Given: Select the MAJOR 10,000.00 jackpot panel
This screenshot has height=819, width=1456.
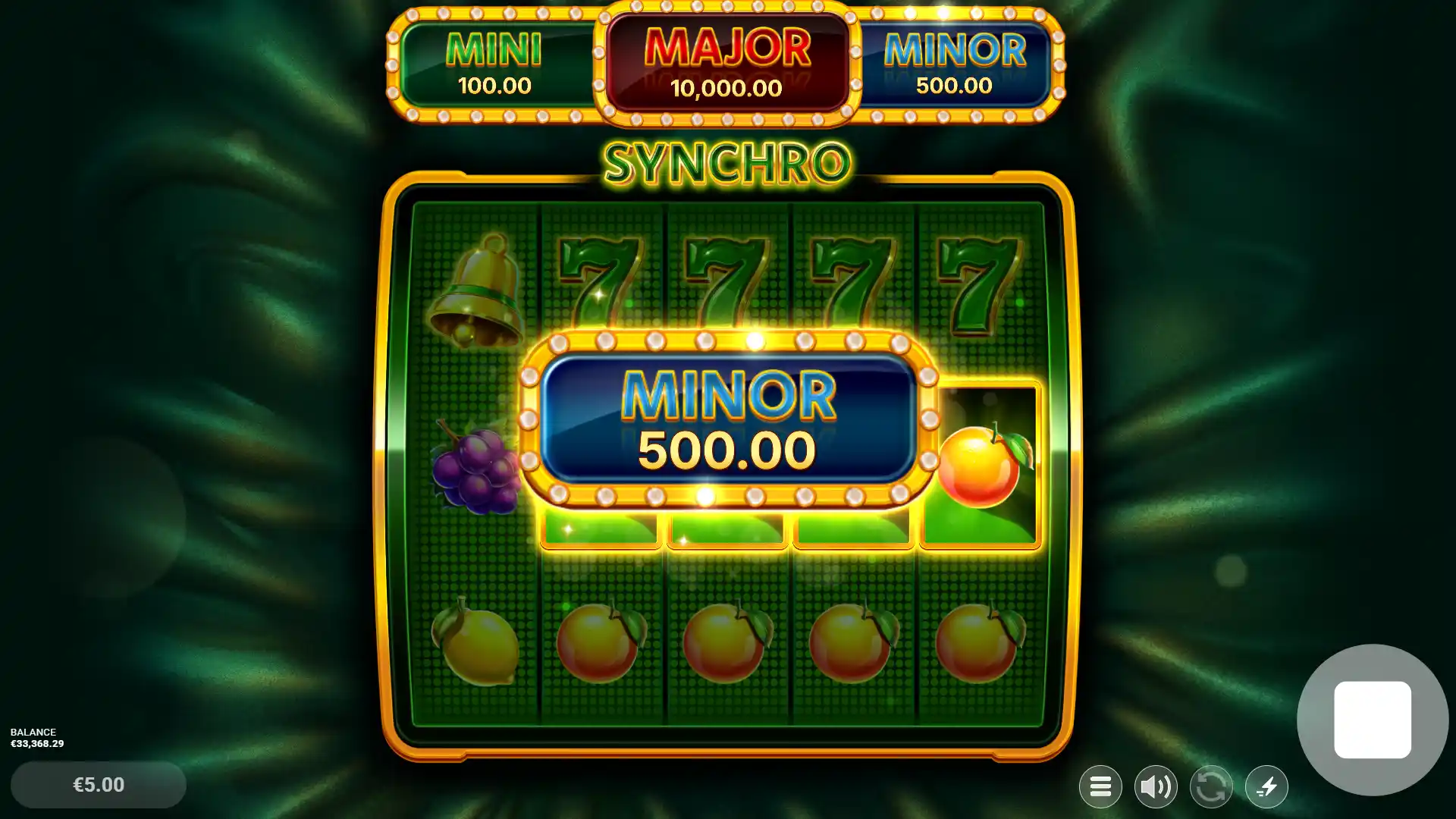Looking at the screenshot, I should (726, 63).
